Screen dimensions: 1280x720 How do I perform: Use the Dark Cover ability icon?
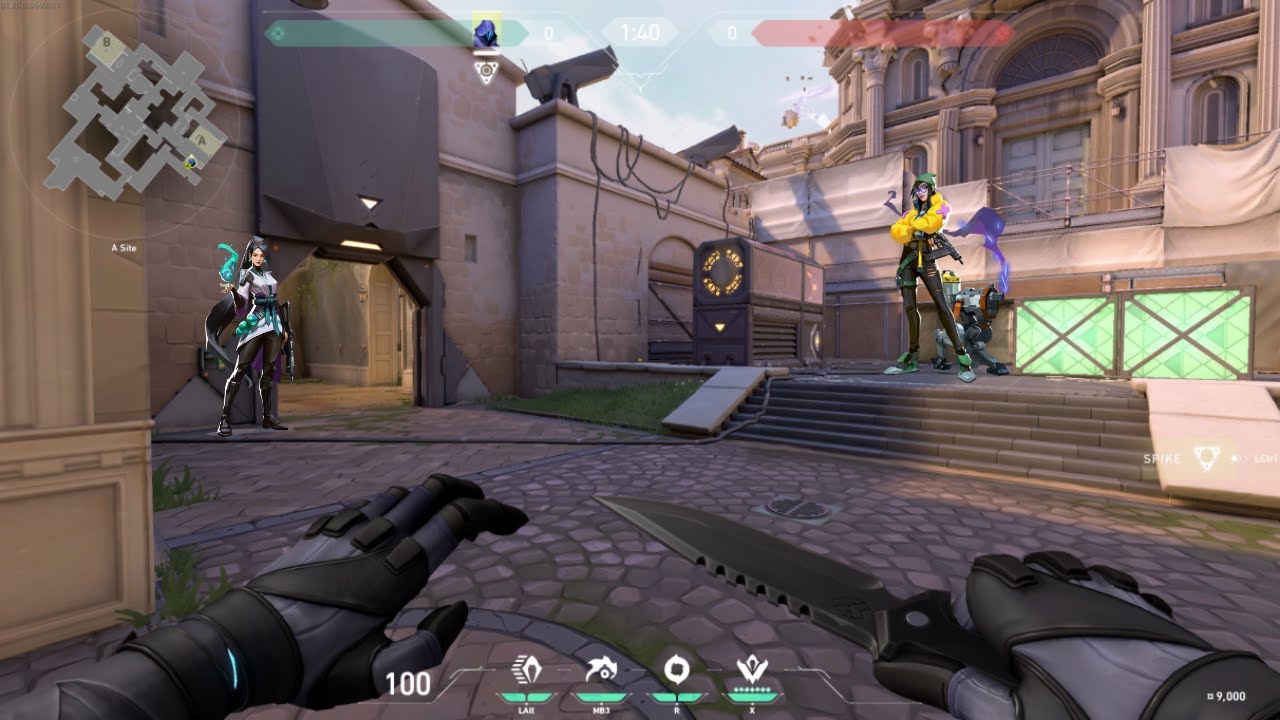pyautogui.click(x=675, y=670)
